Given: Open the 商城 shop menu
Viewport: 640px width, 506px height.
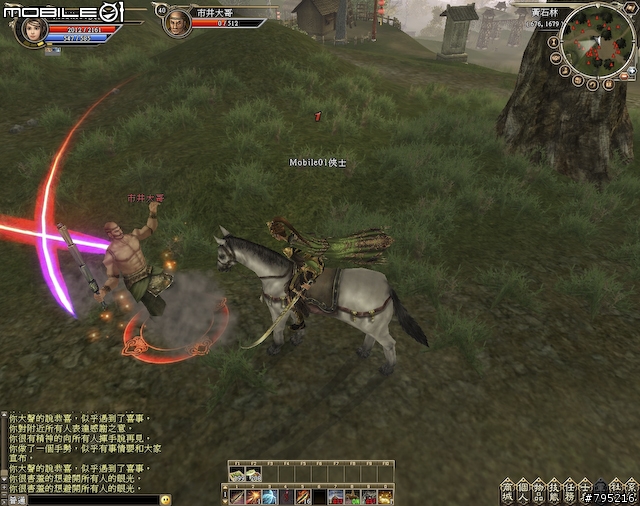Looking at the screenshot, I should 507,491.
